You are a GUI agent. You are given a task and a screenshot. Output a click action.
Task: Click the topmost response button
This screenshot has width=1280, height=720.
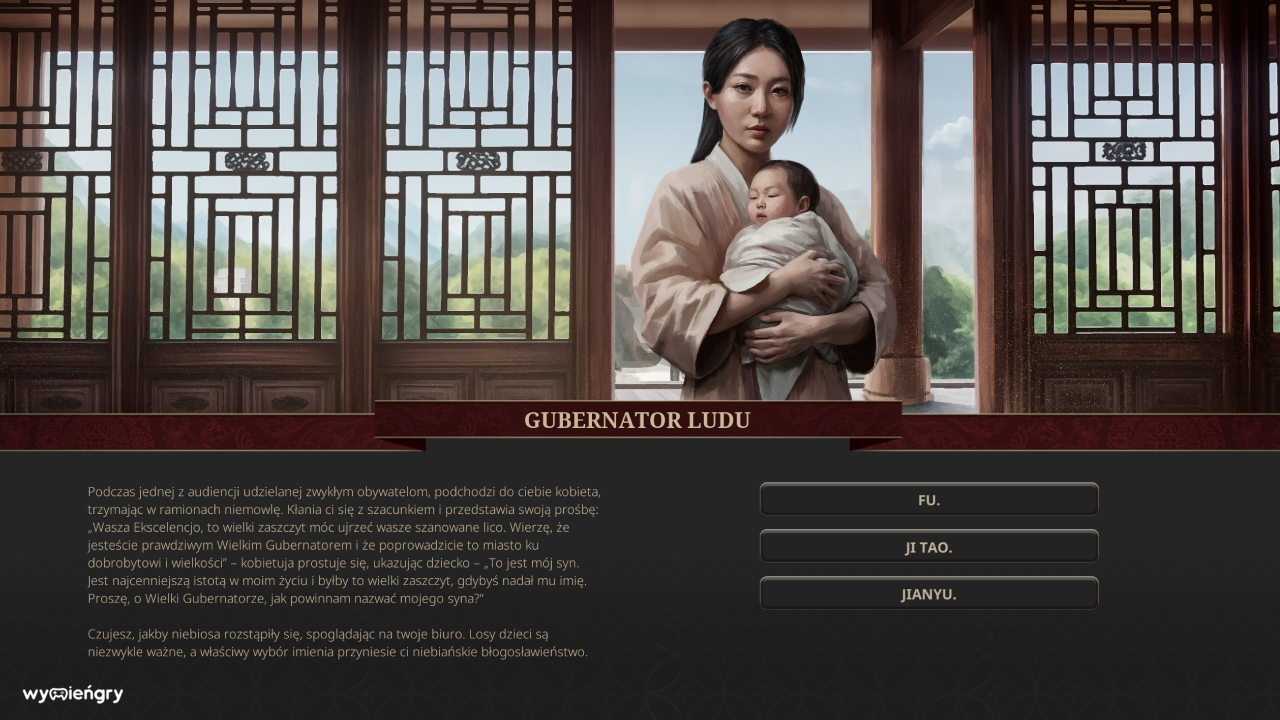928,498
